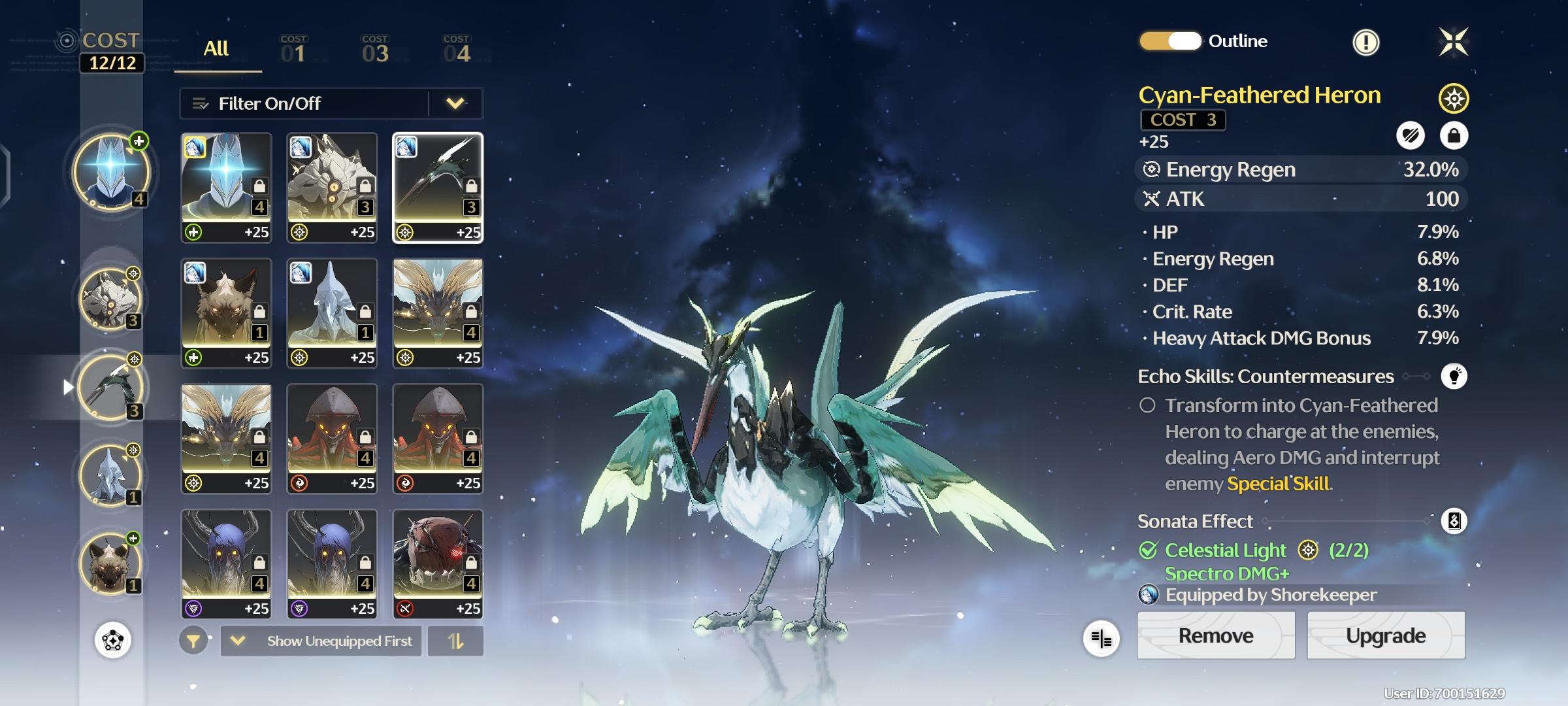Open the Sonata Effect details icon

pos(1454,521)
